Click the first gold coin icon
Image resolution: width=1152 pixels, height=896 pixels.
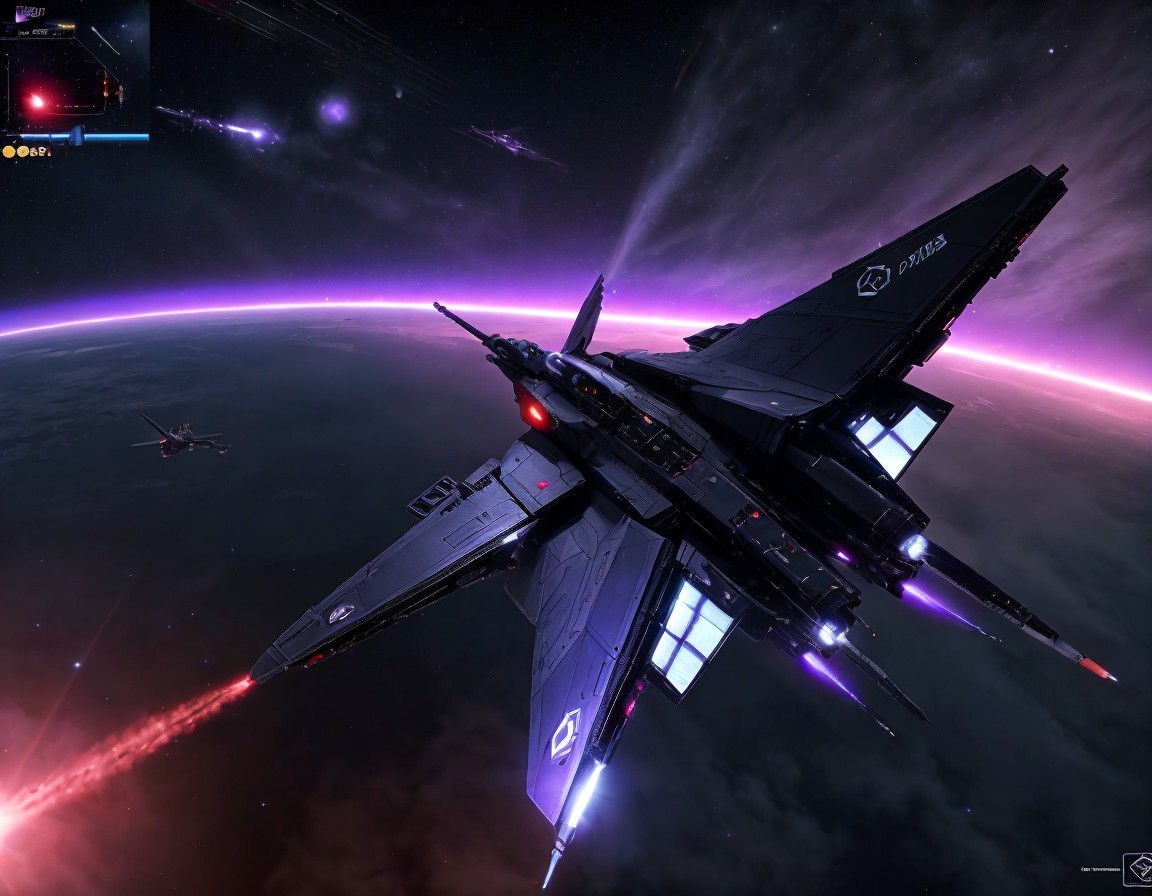pos(9,152)
